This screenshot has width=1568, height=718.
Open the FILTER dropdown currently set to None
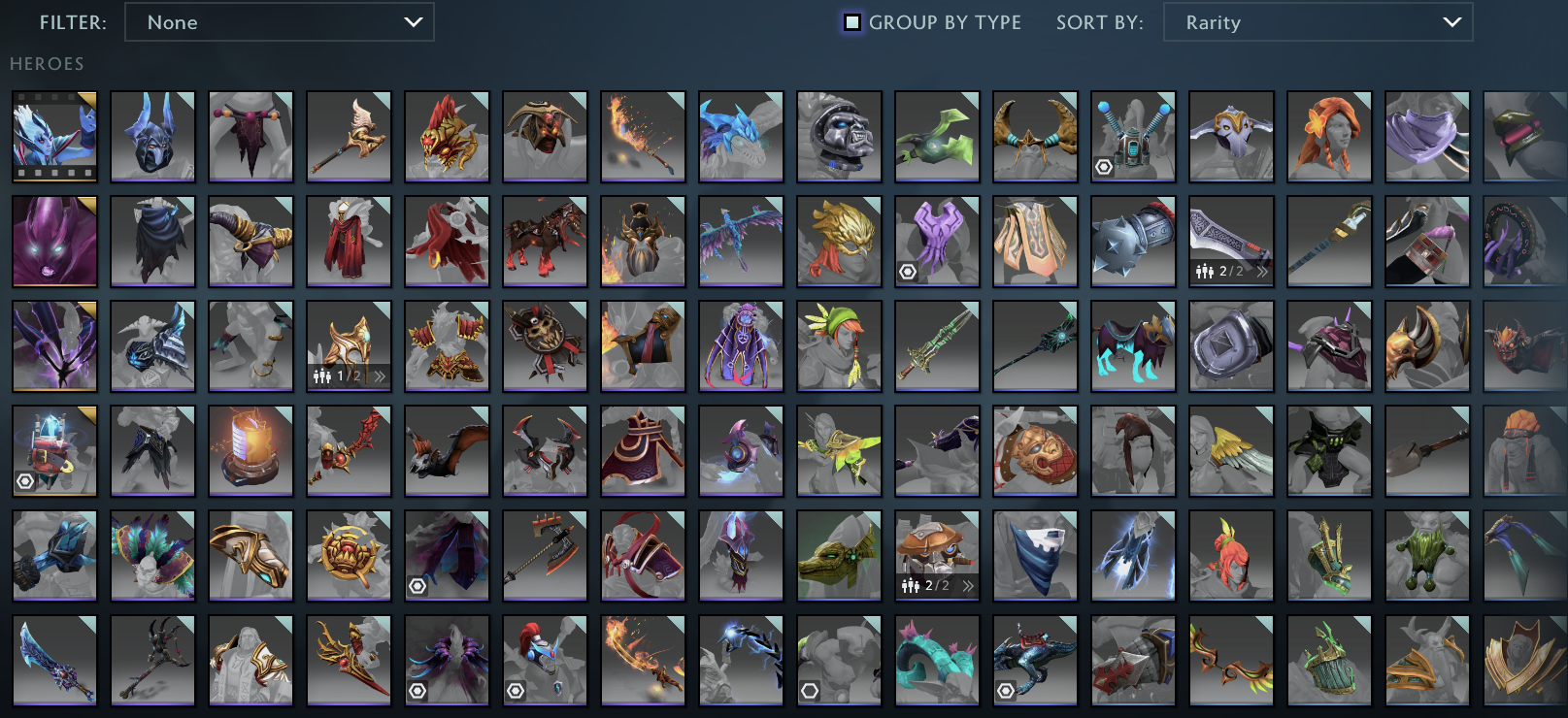(280, 22)
